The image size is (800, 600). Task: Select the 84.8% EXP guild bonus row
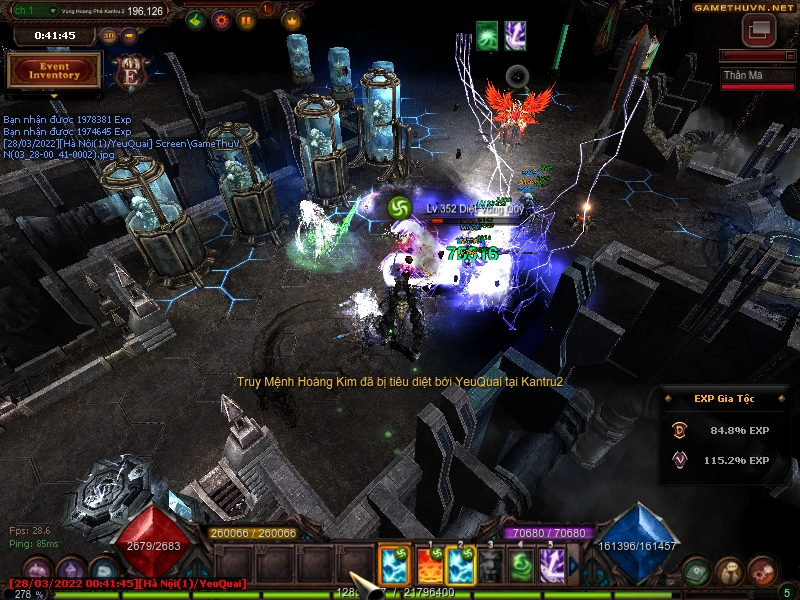tap(725, 430)
